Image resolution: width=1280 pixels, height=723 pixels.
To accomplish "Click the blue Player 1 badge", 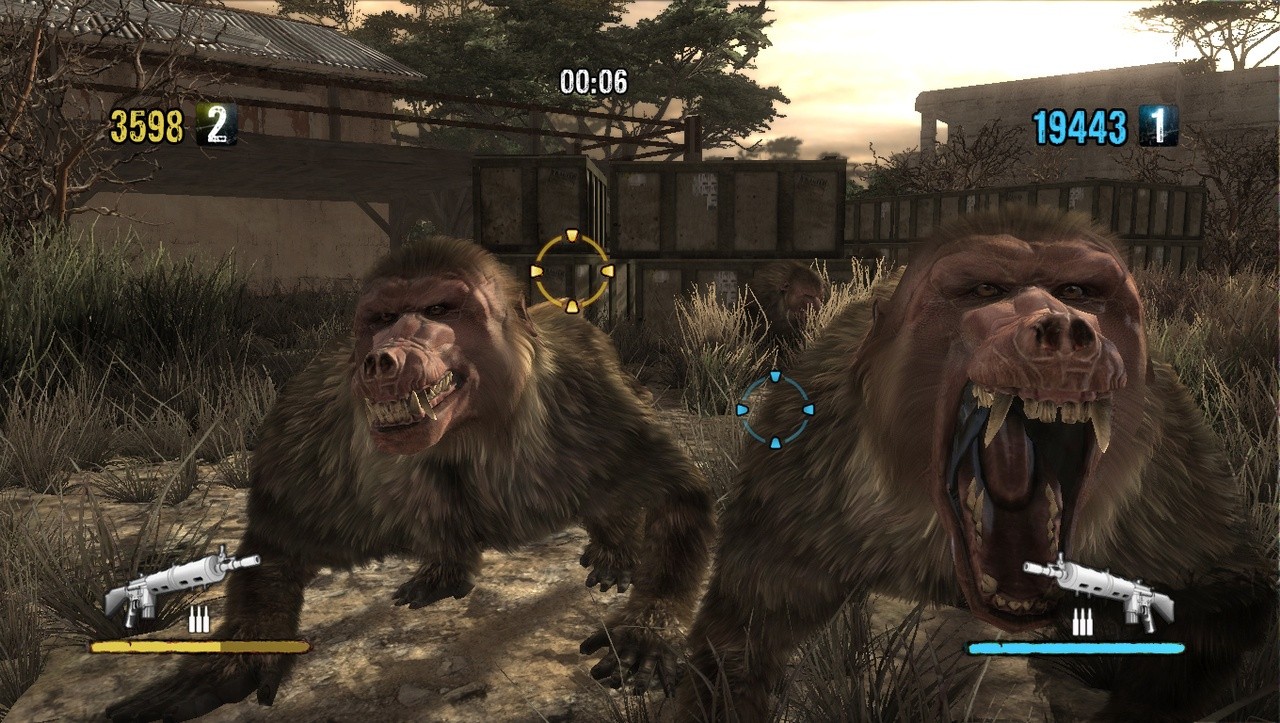I will pyautogui.click(x=1160, y=127).
